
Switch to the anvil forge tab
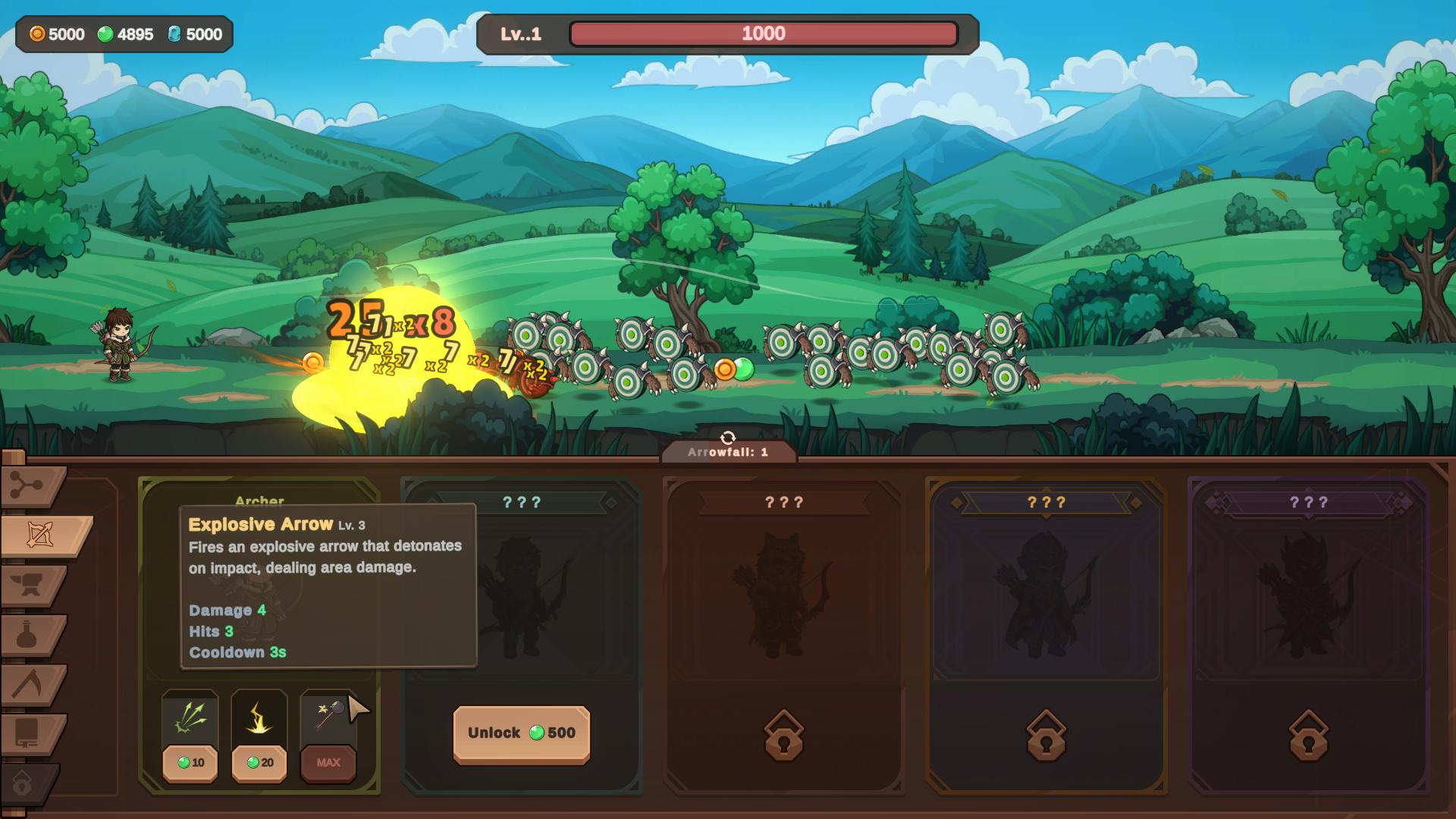[32, 585]
